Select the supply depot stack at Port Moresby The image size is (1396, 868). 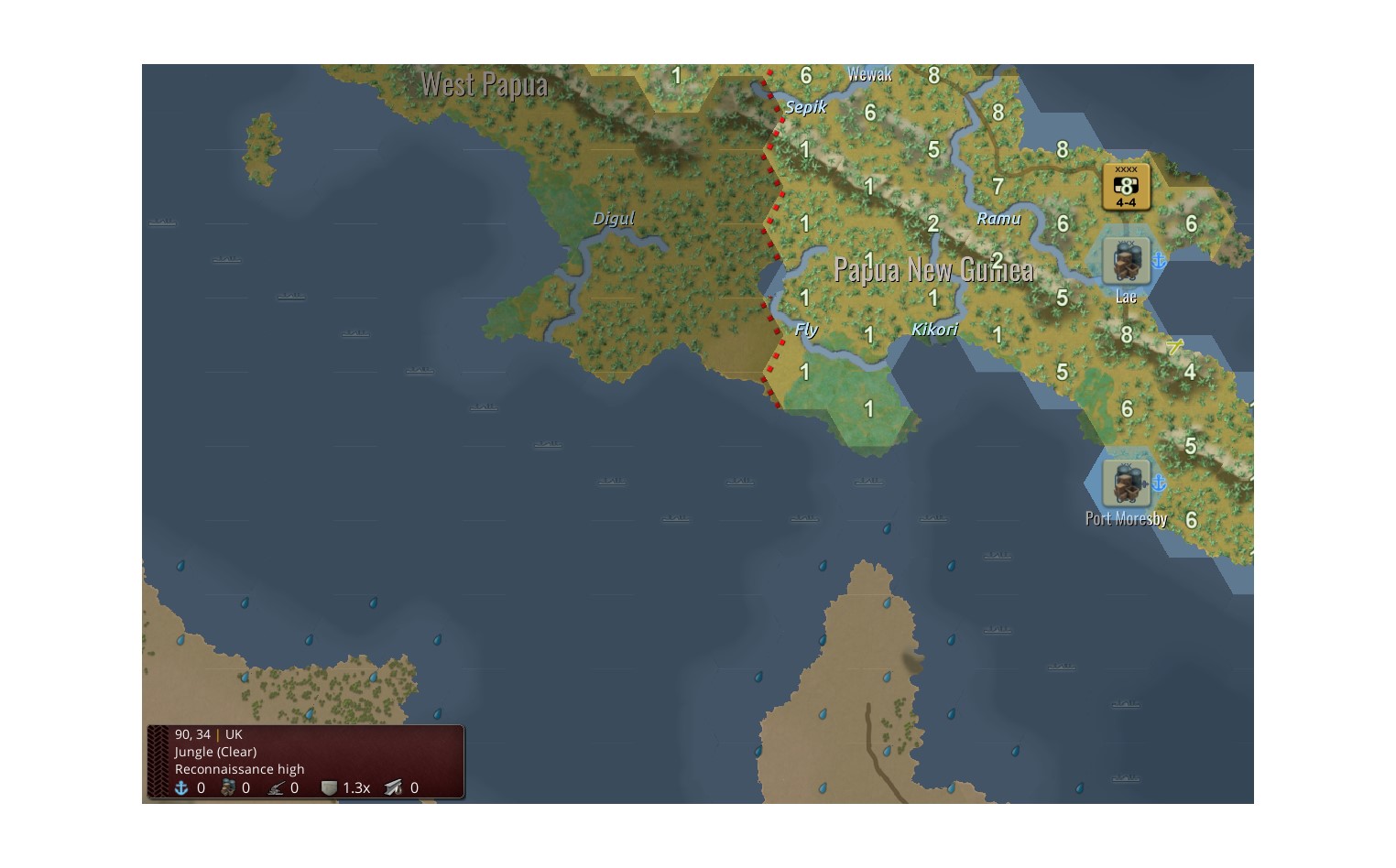(x=1127, y=483)
